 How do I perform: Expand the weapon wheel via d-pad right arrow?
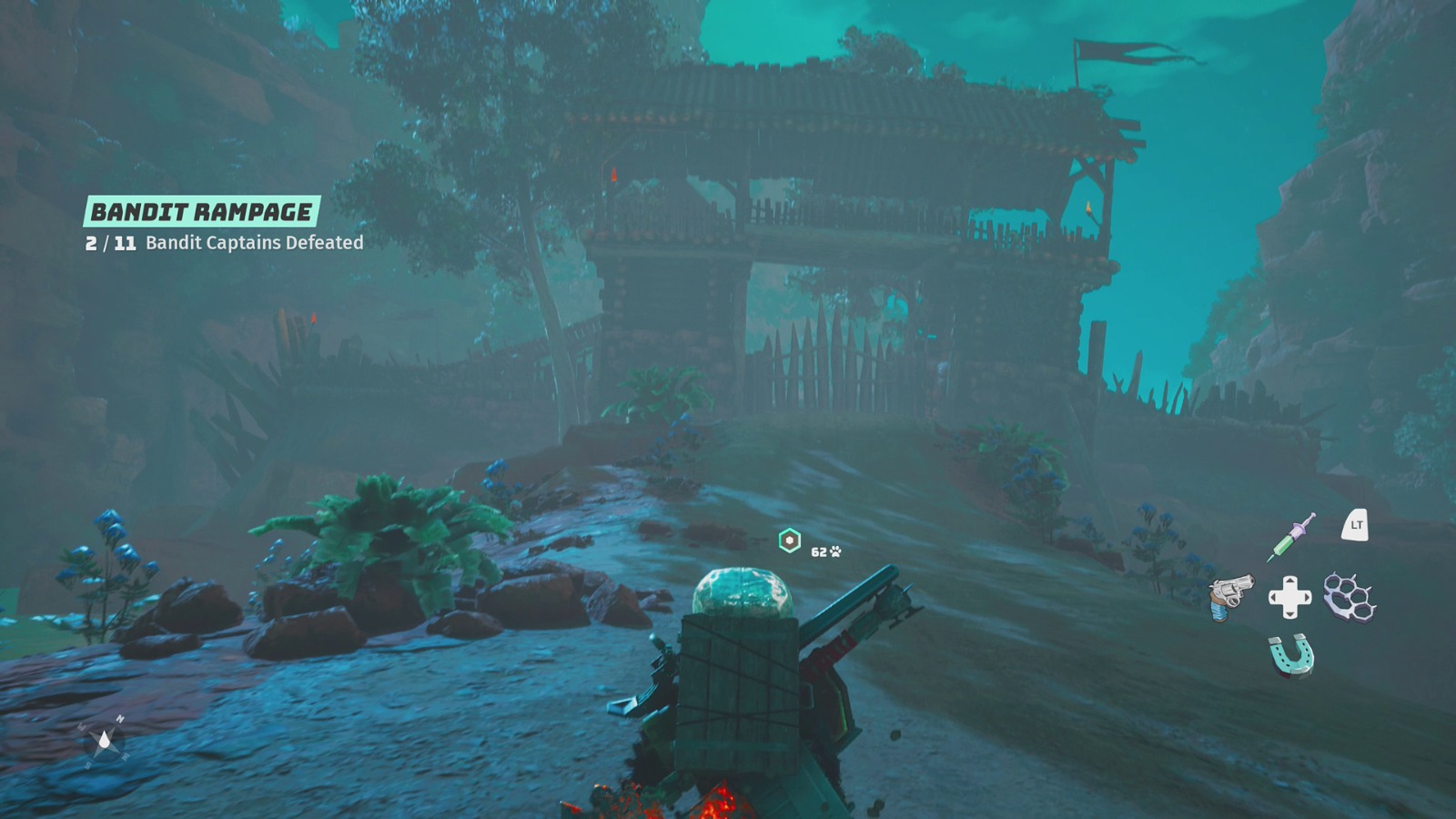[x=1305, y=597]
